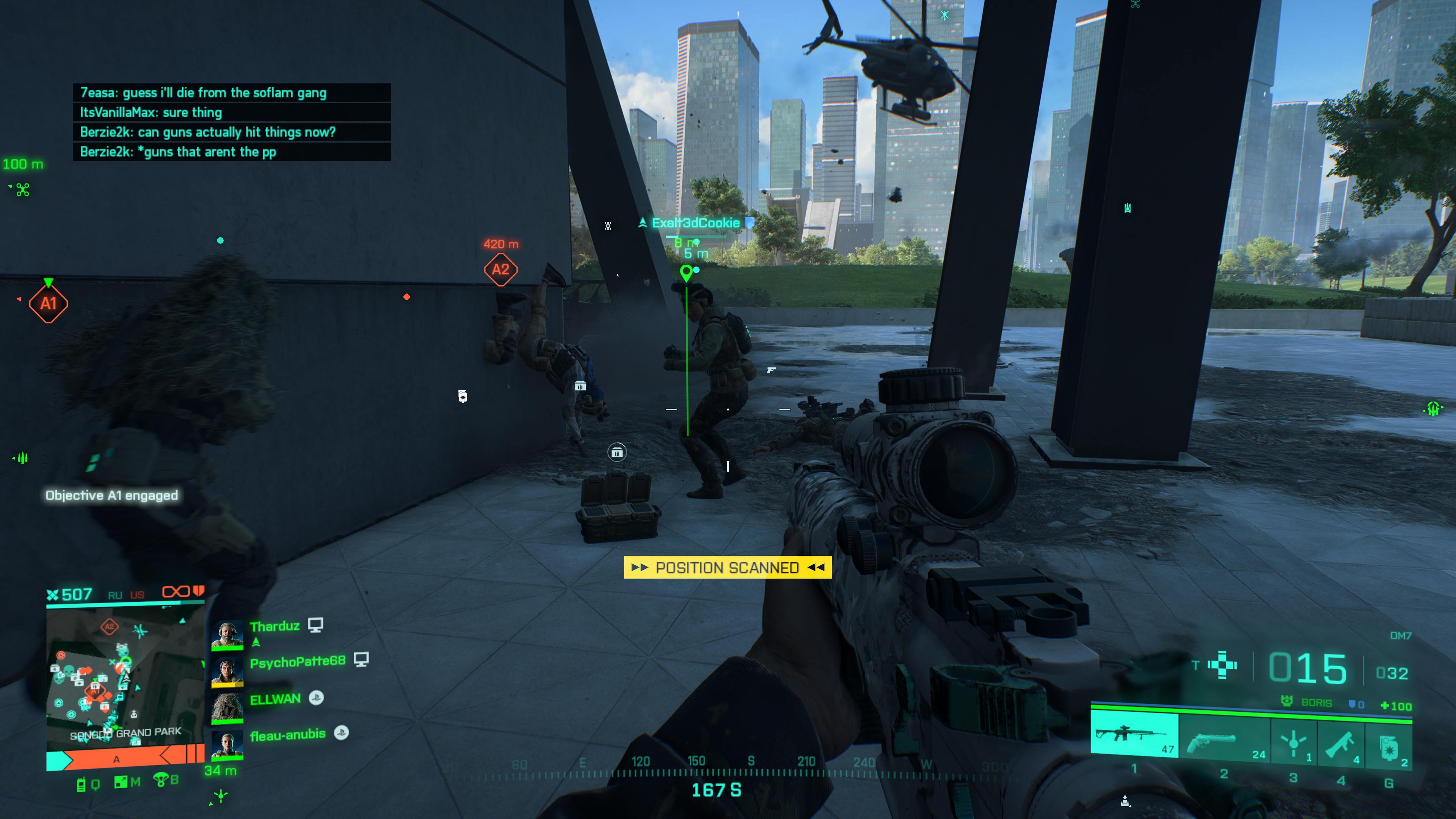Click the A2 objective marker
Viewport: 1456px width, 819px height.
tap(500, 269)
